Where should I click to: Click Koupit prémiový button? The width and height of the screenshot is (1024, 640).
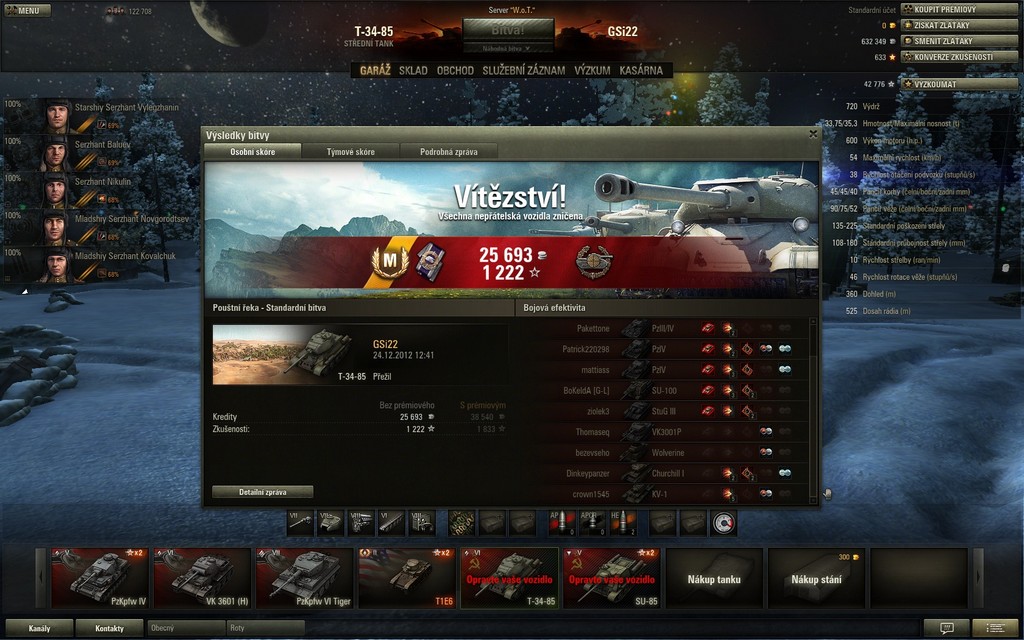[x=959, y=9]
